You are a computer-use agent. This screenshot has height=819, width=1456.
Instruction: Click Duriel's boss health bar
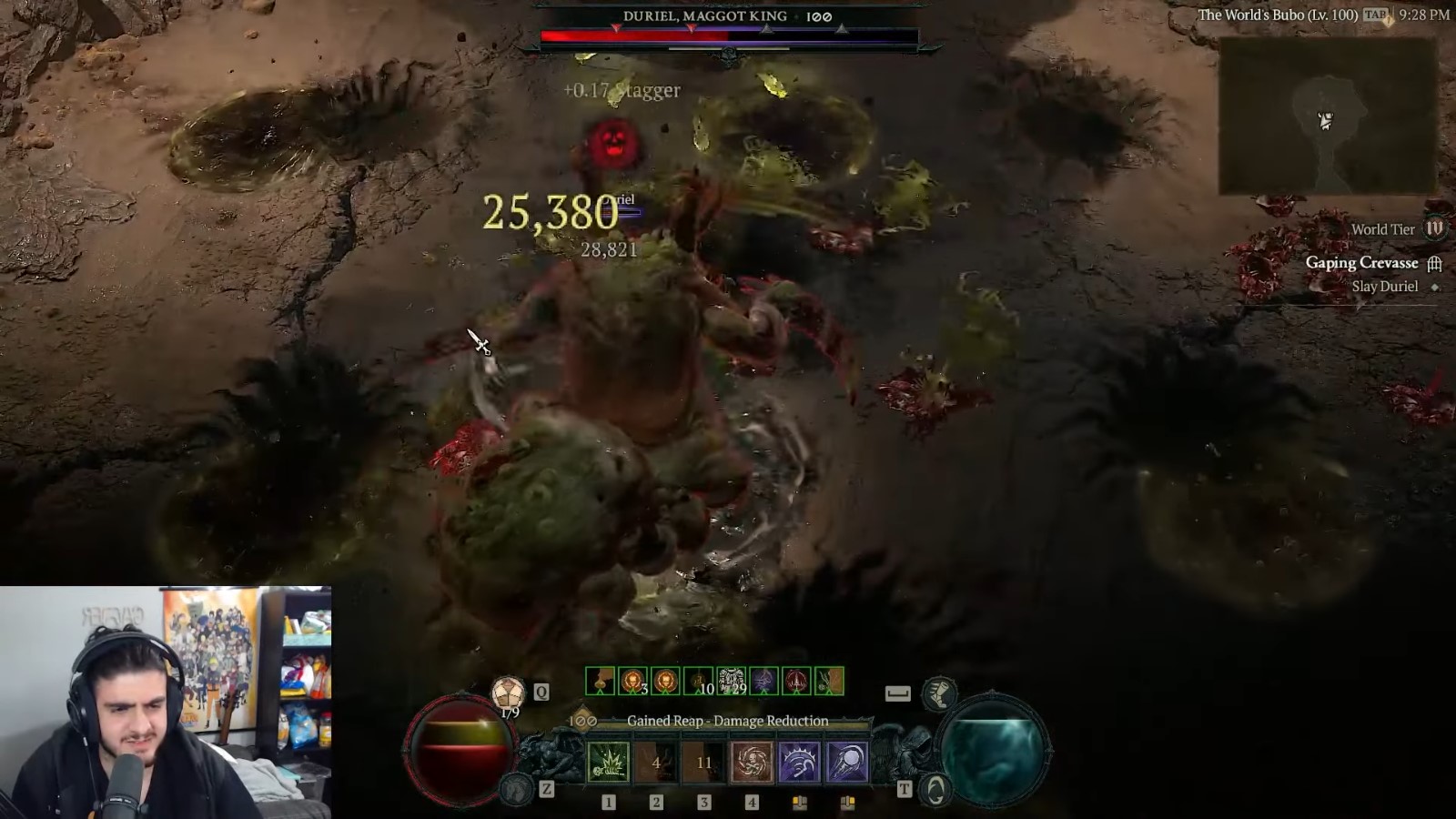pyautogui.click(x=728, y=34)
